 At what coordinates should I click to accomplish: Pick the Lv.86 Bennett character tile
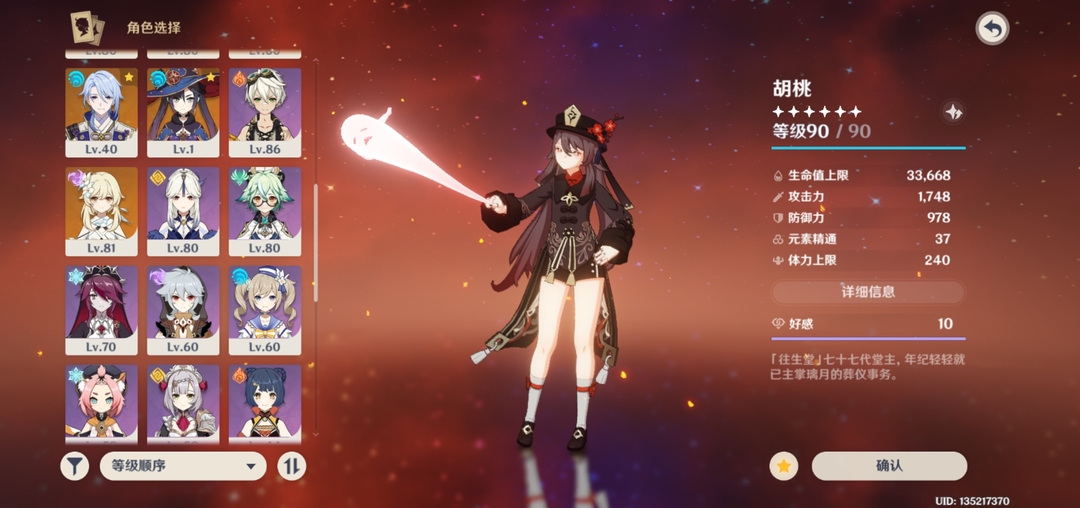tap(265, 111)
